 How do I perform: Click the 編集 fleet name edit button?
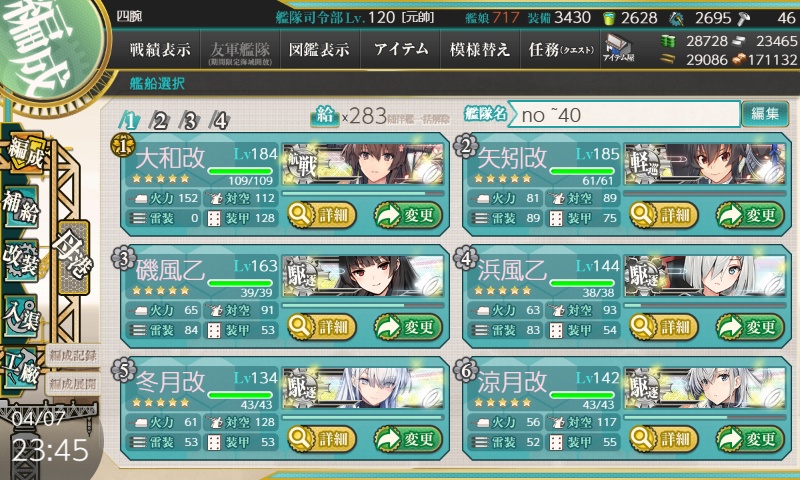tap(765, 114)
